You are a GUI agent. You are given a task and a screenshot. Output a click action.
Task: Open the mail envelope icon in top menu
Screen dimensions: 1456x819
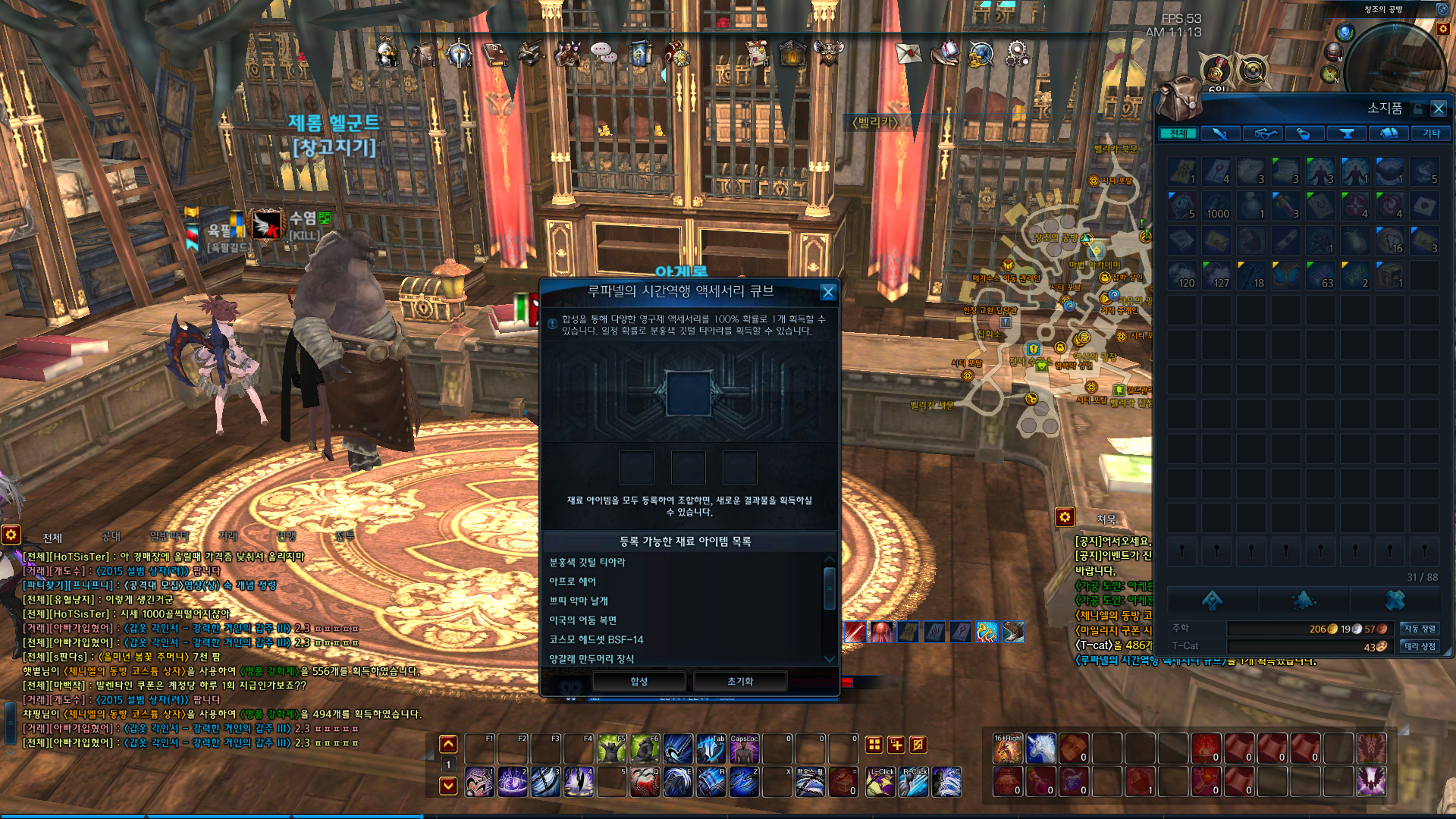click(x=908, y=53)
